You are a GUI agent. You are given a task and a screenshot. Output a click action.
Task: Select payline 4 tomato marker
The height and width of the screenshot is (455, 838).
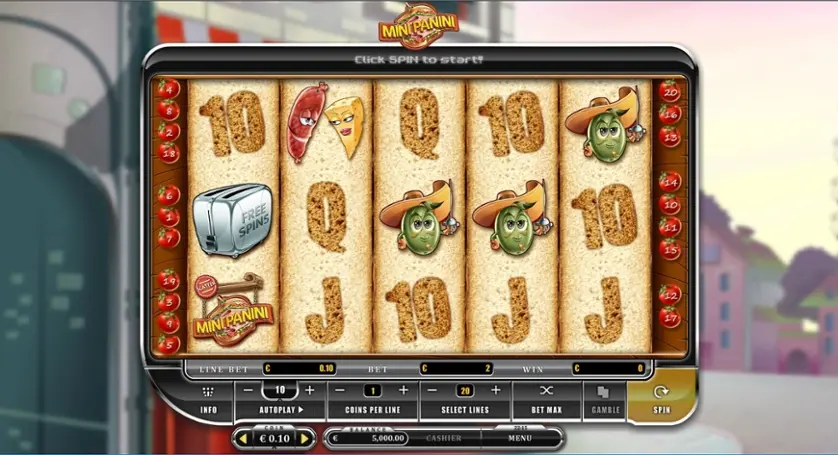pos(168,90)
